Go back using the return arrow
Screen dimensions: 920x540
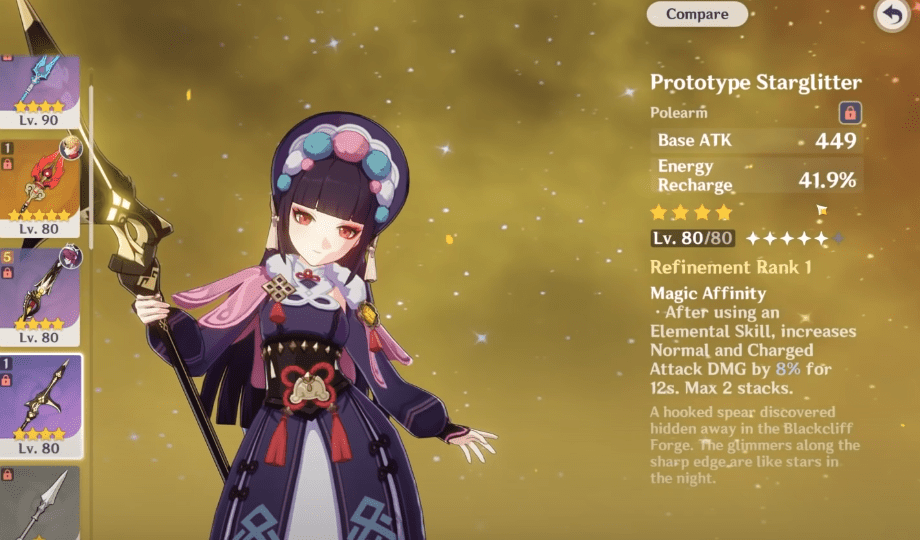coord(889,15)
